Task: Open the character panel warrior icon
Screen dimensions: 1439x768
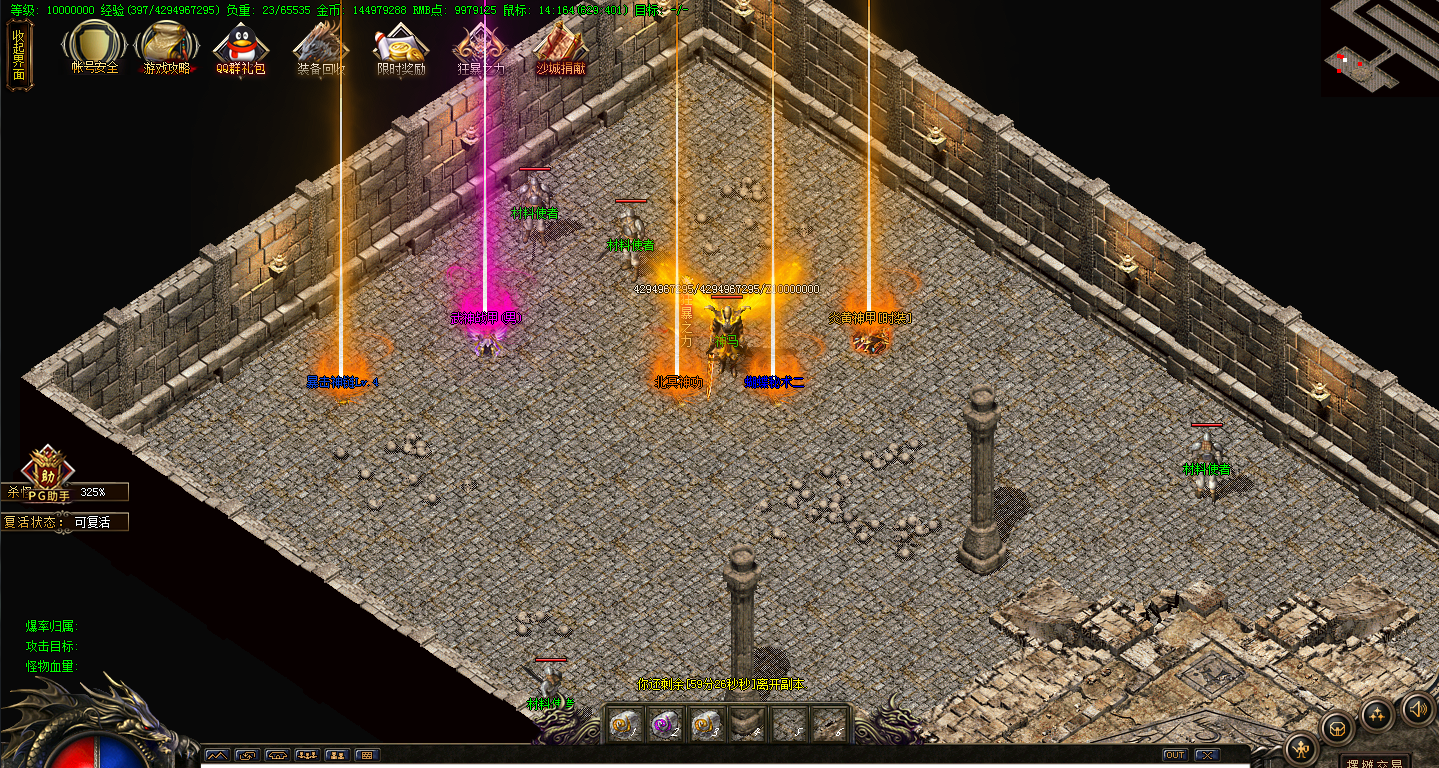Action: pos(1301,748)
